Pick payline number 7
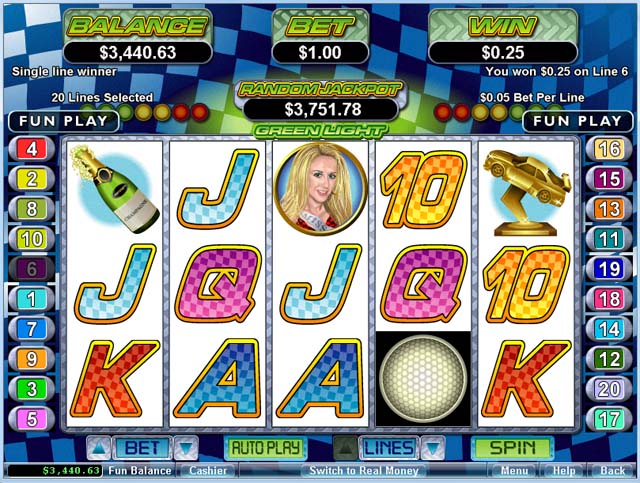 point(32,329)
